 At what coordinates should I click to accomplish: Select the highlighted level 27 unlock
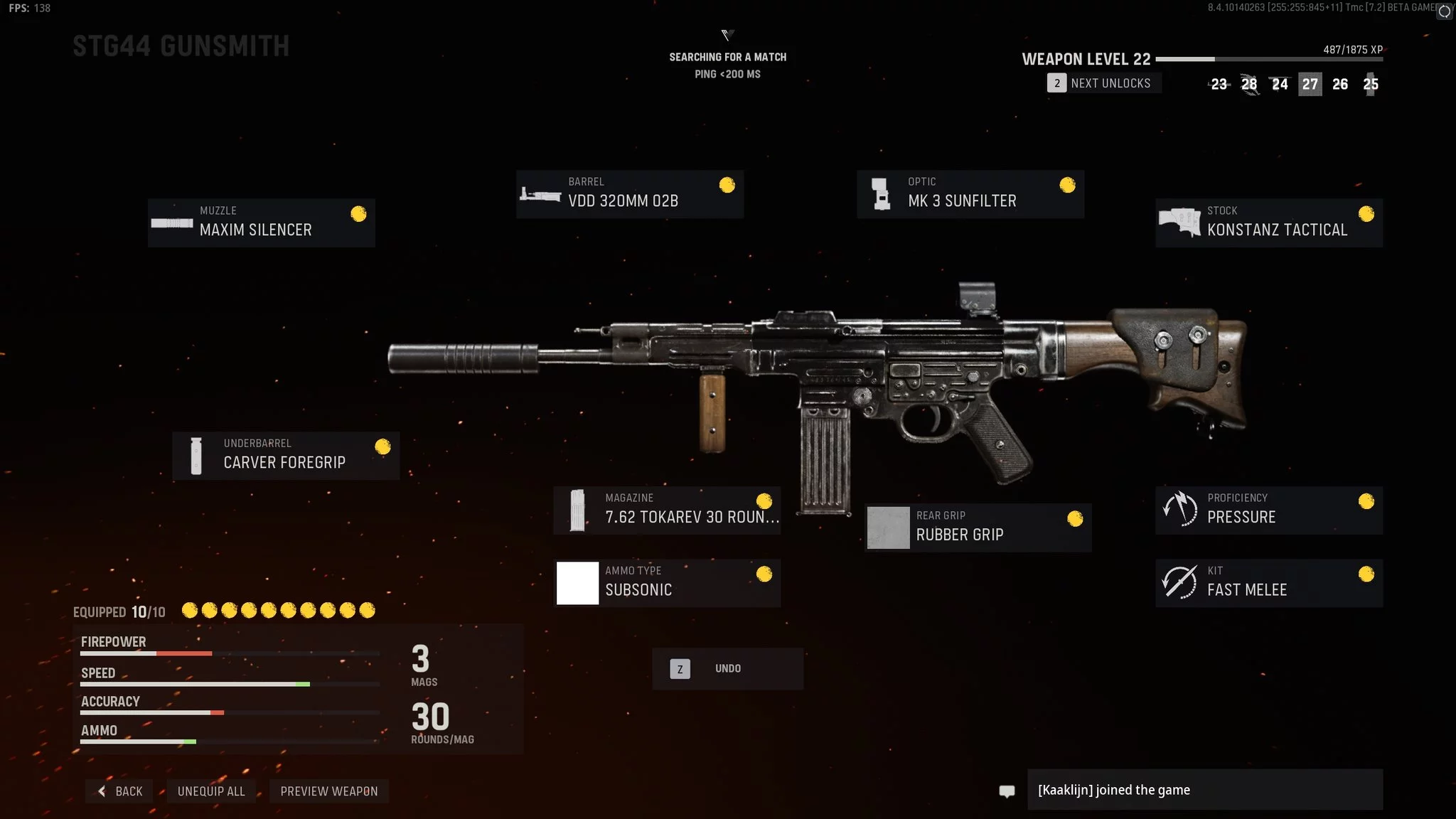point(1310,84)
